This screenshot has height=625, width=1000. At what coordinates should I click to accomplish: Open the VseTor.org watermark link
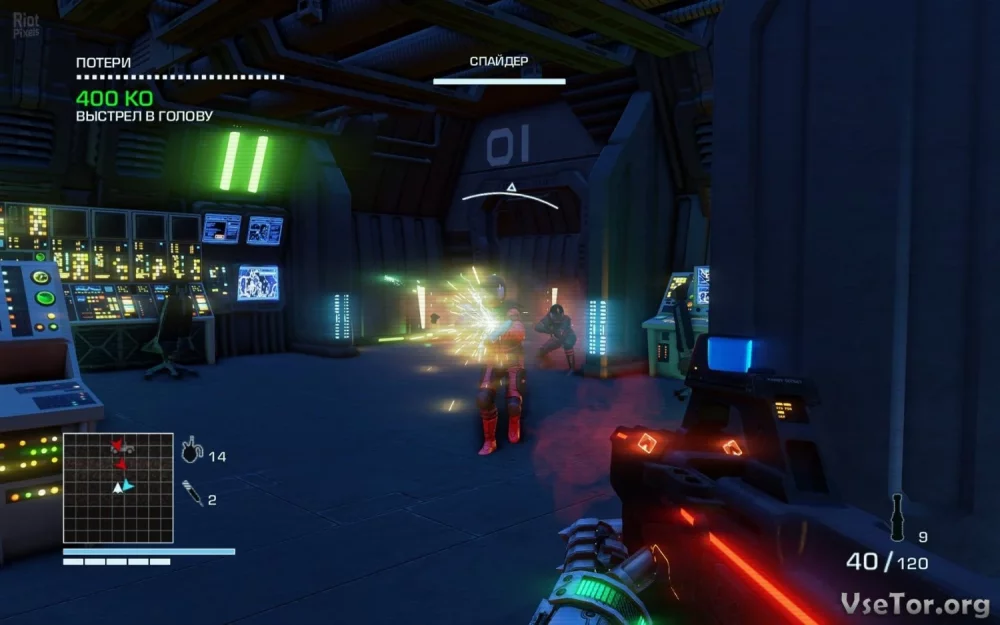915,602
